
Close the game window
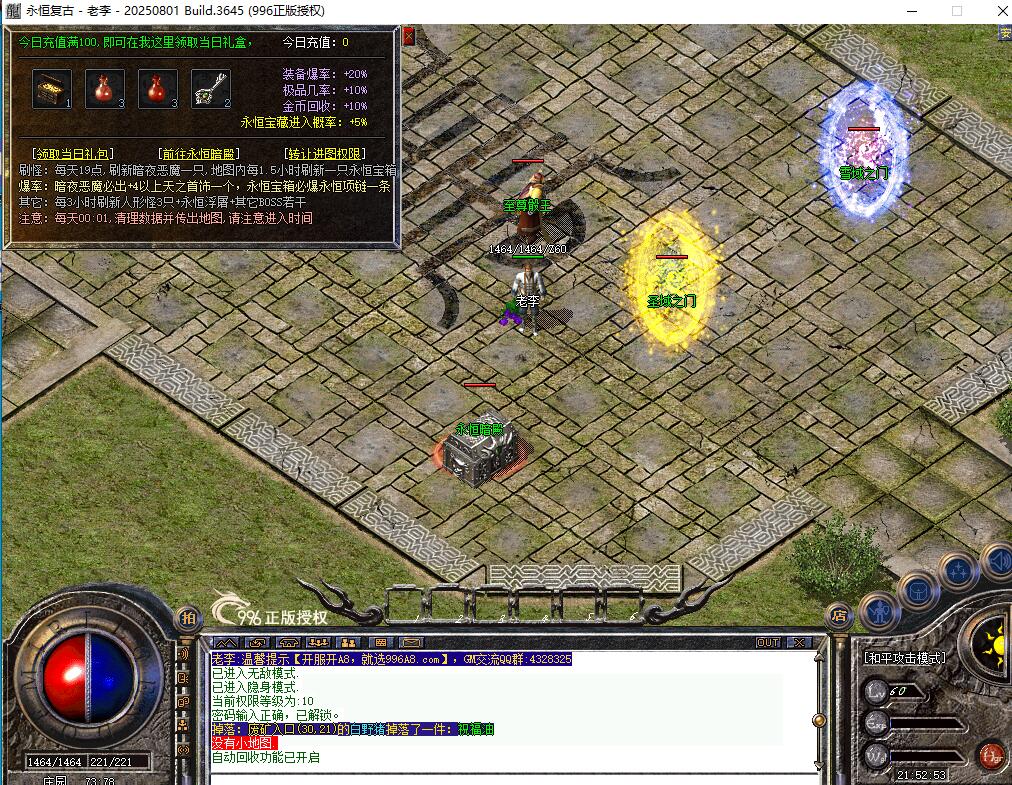tap(992, 11)
